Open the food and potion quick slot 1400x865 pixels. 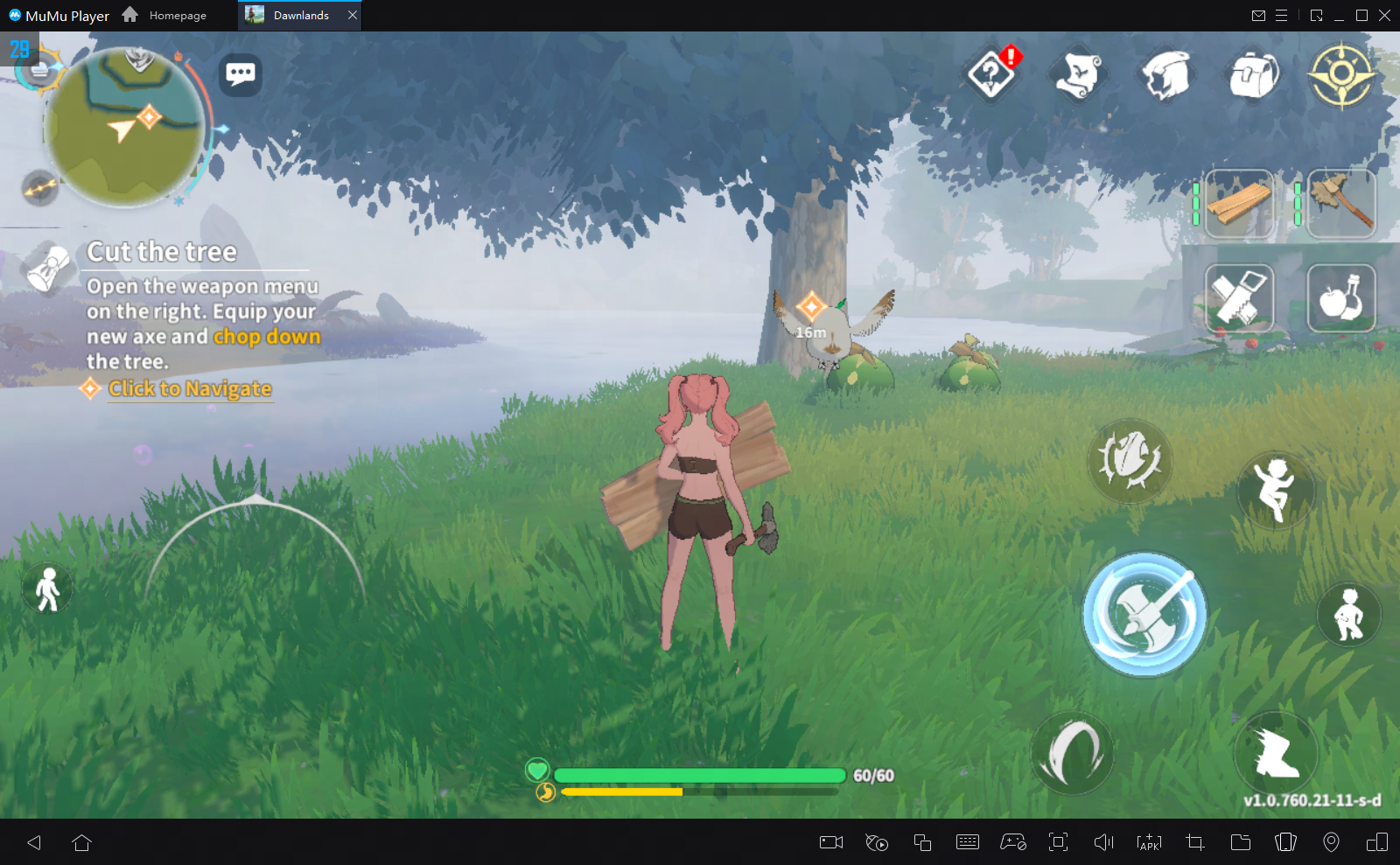pyautogui.click(x=1341, y=298)
